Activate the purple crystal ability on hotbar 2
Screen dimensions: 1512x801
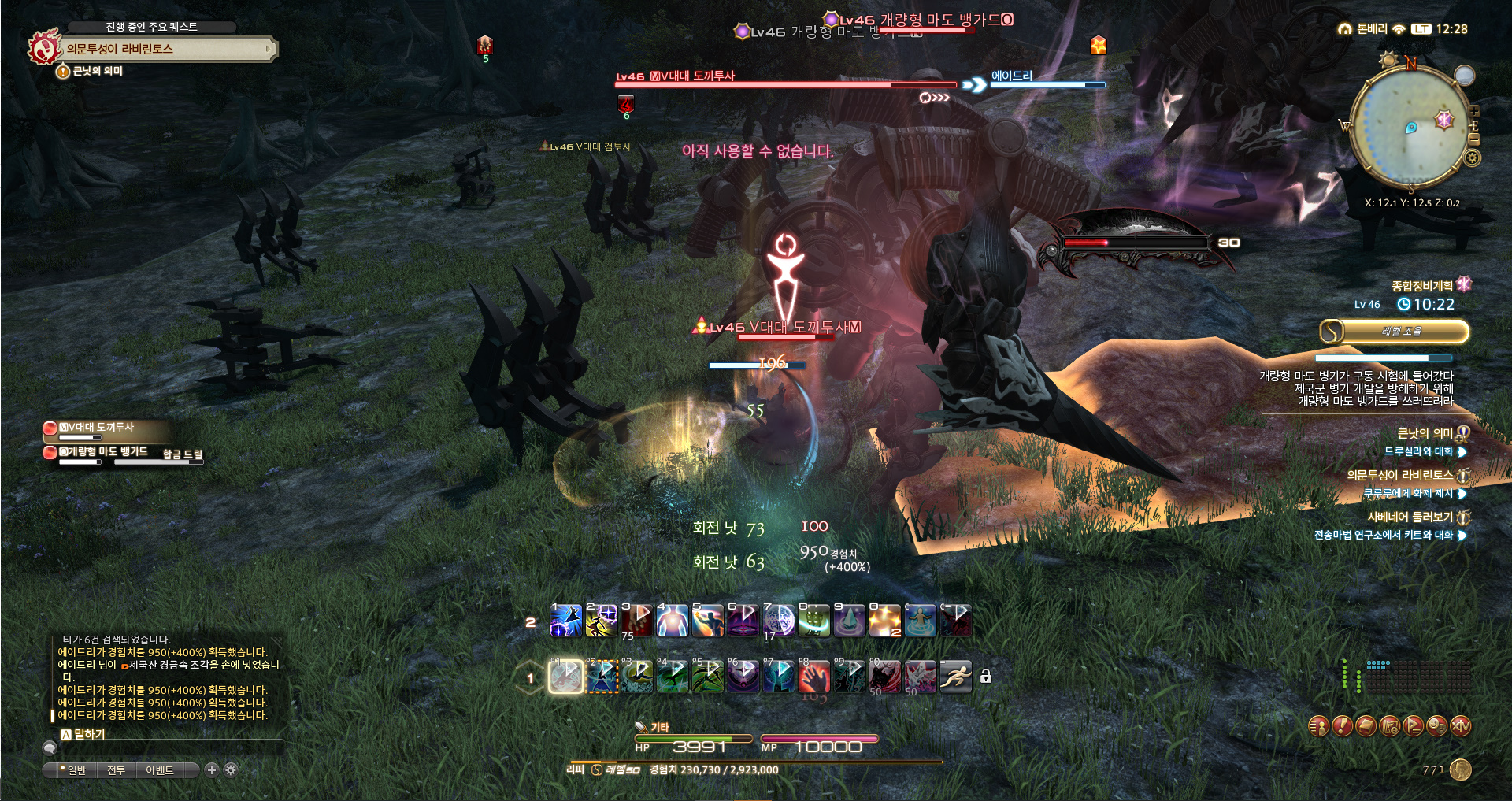click(x=850, y=621)
